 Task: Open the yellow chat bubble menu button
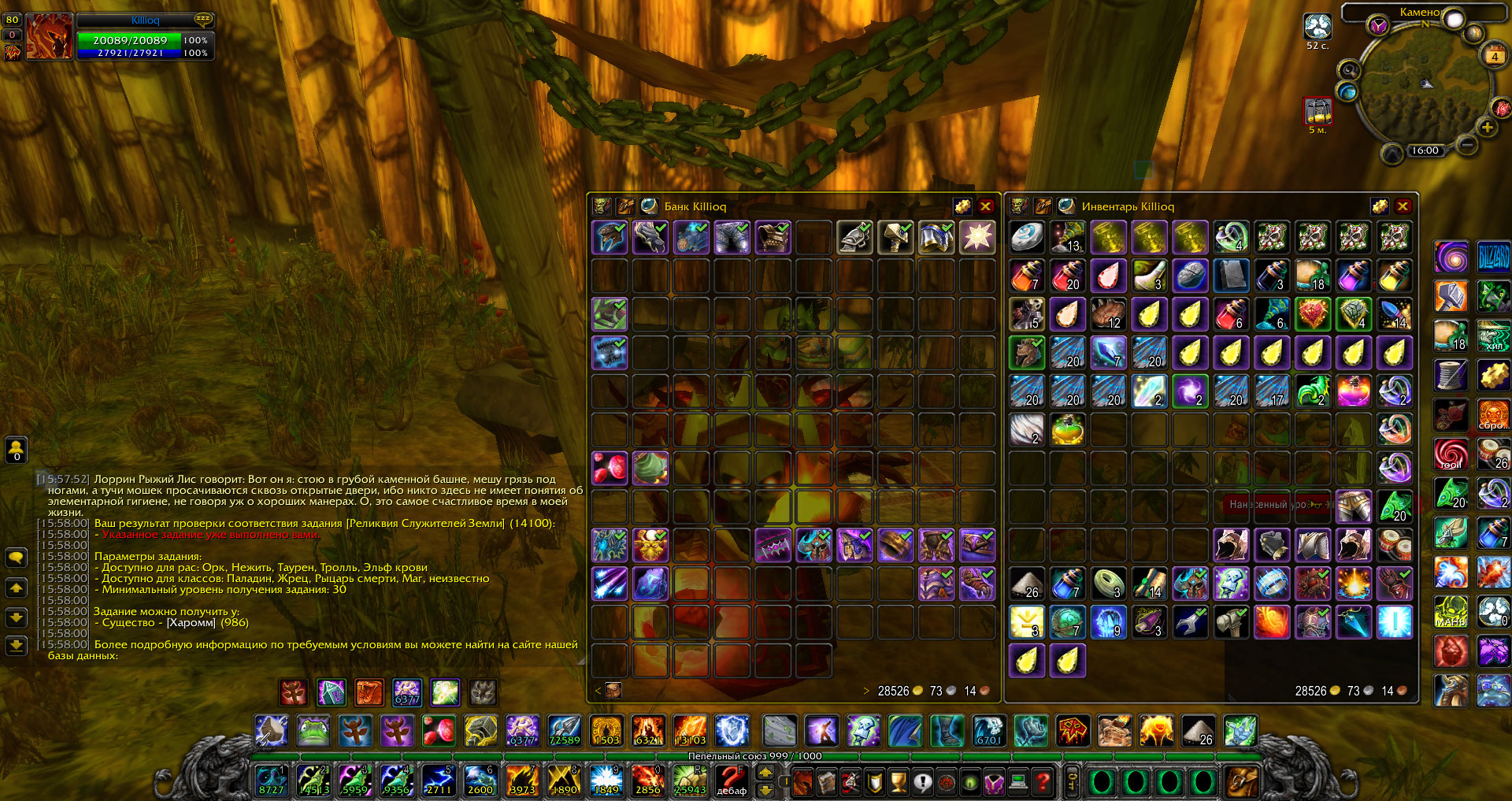point(16,558)
